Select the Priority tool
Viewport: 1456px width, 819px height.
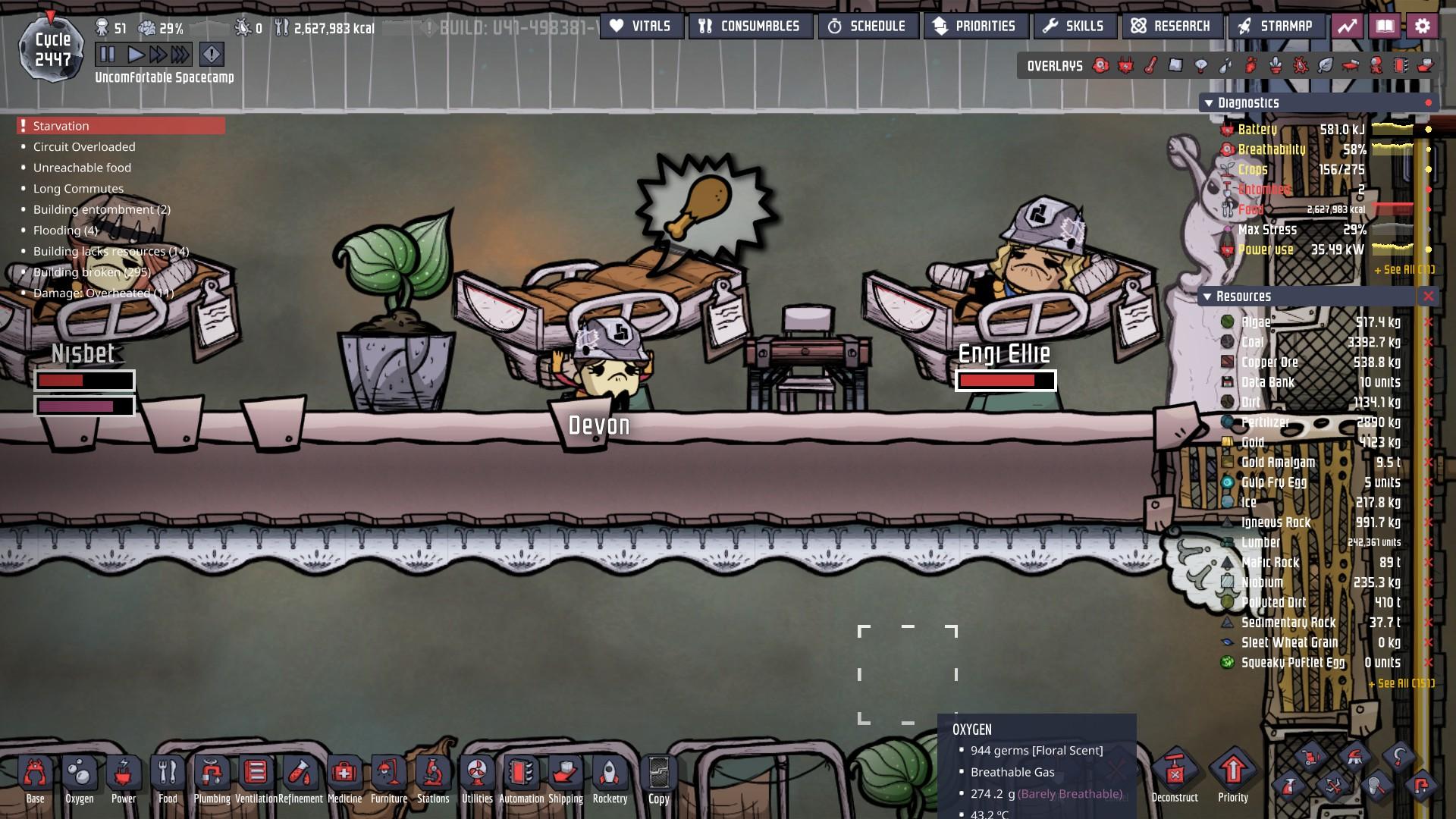[x=1233, y=773]
